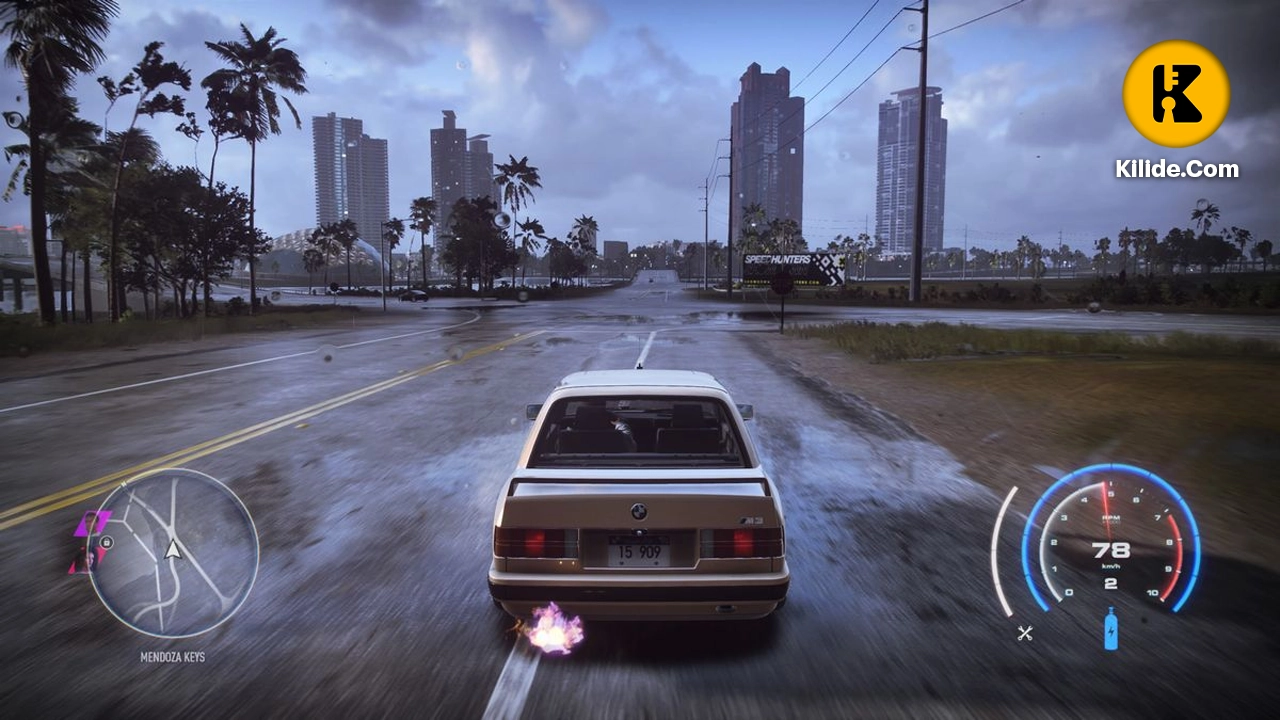Click the lock badge on the minimap
The height and width of the screenshot is (720, 1280).
(107, 543)
